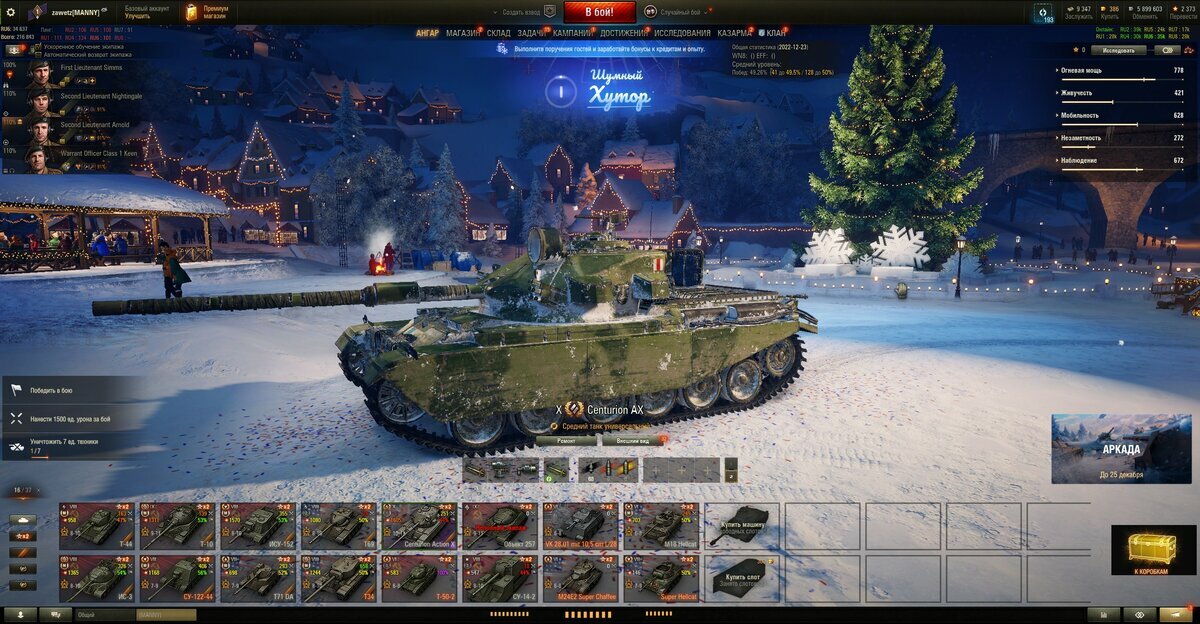This screenshot has width=1200, height=624.
Task: Open the КЛАН tab
Action: [775, 33]
